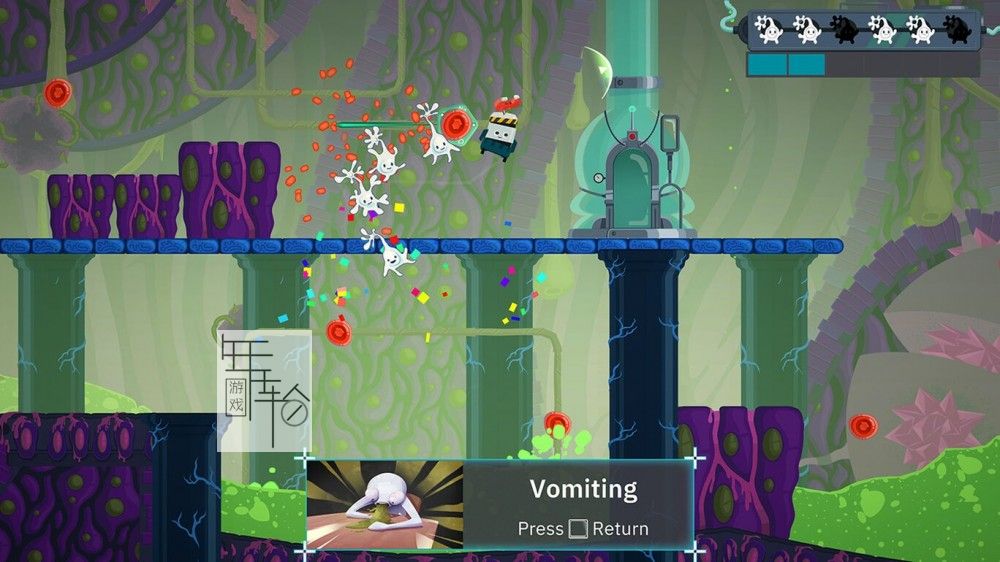Click the Vomiting title label
This screenshot has width=1000, height=562.
point(583,489)
